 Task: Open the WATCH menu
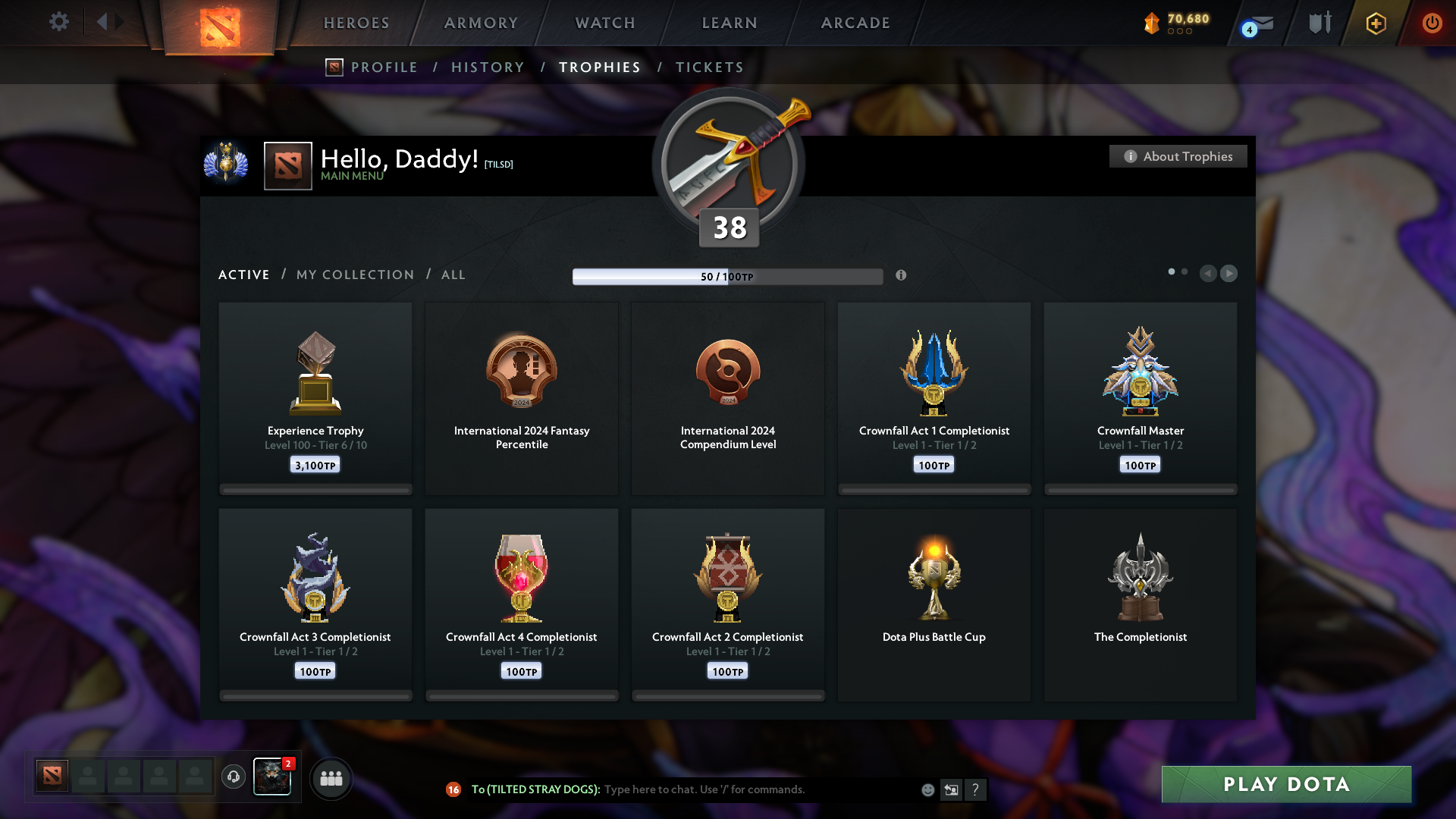point(604,23)
